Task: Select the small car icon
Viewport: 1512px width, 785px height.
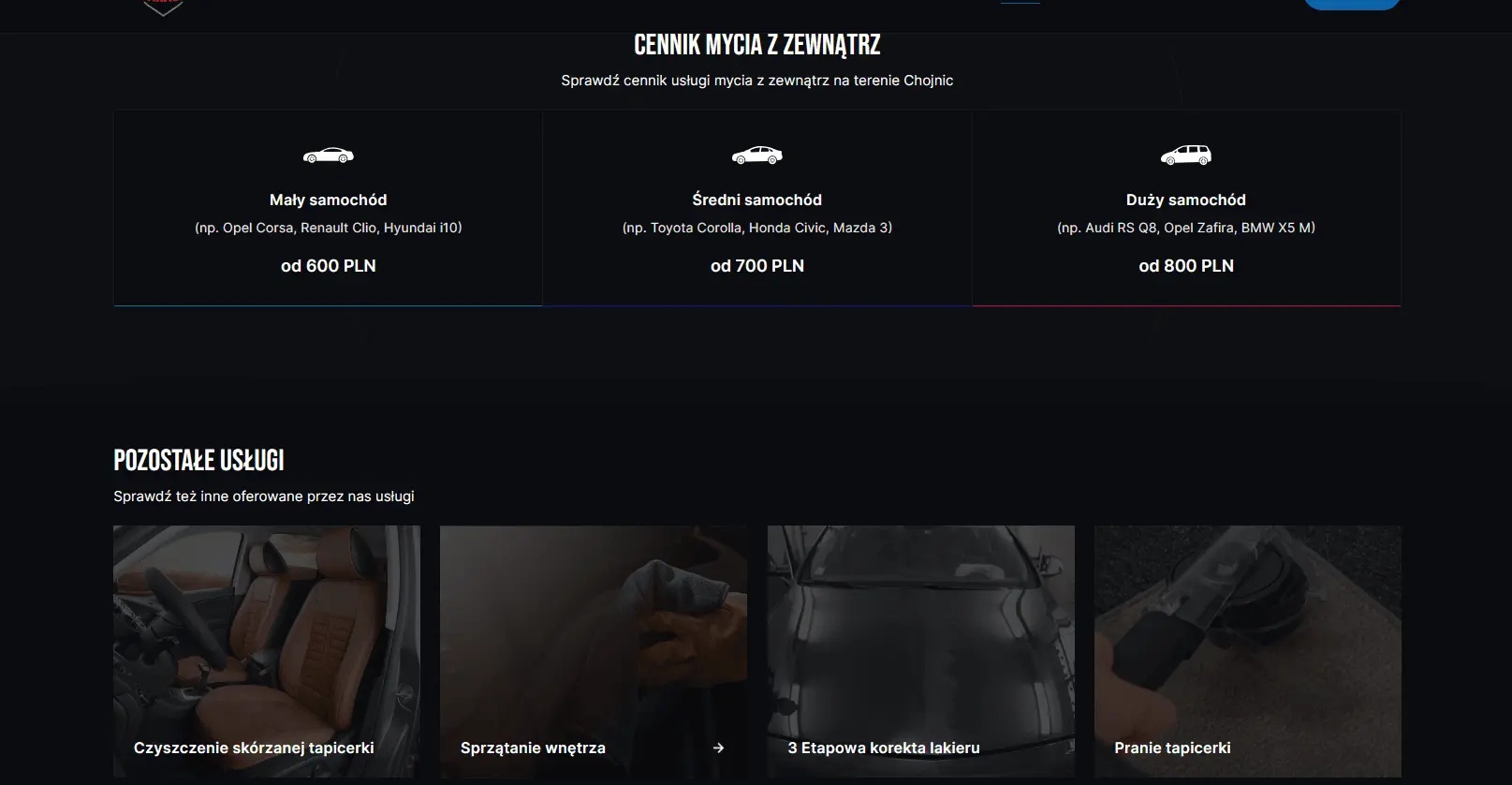Action: pos(329,155)
